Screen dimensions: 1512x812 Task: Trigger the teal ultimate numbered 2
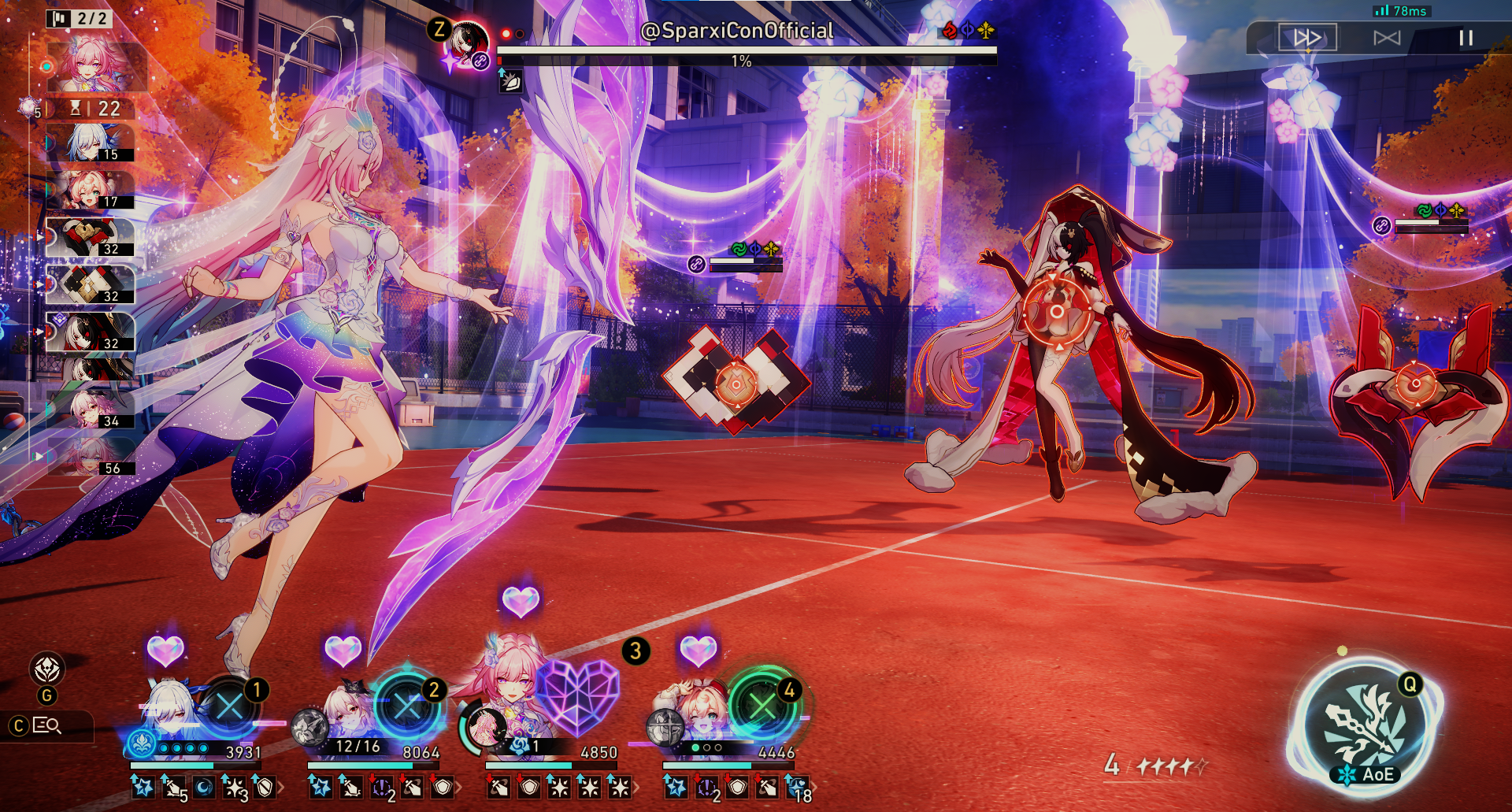click(407, 705)
